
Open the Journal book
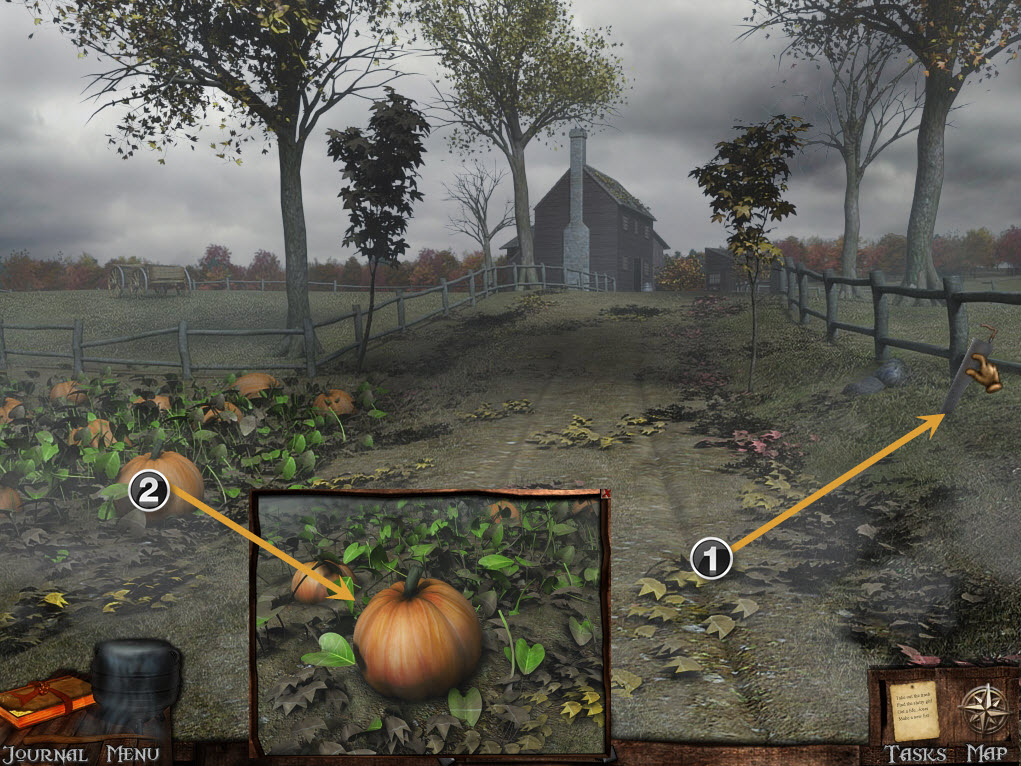pos(43,701)
